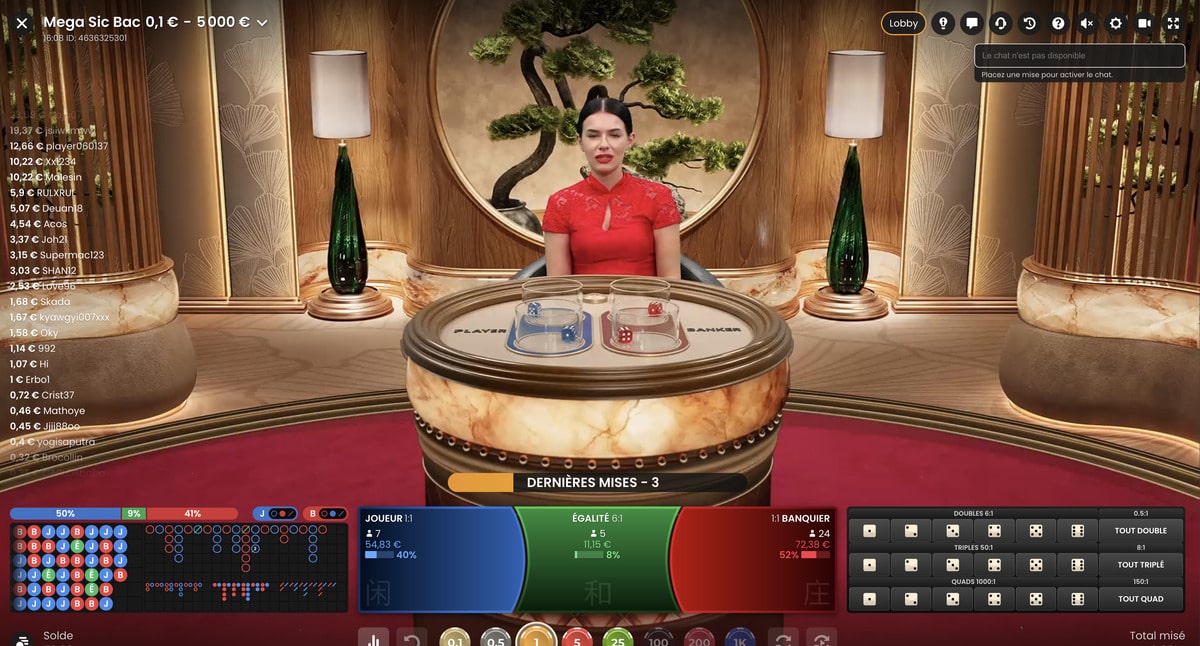1200x646 pixels.
Task: Select the red 5 chip
Action: [x=577, y=639]
